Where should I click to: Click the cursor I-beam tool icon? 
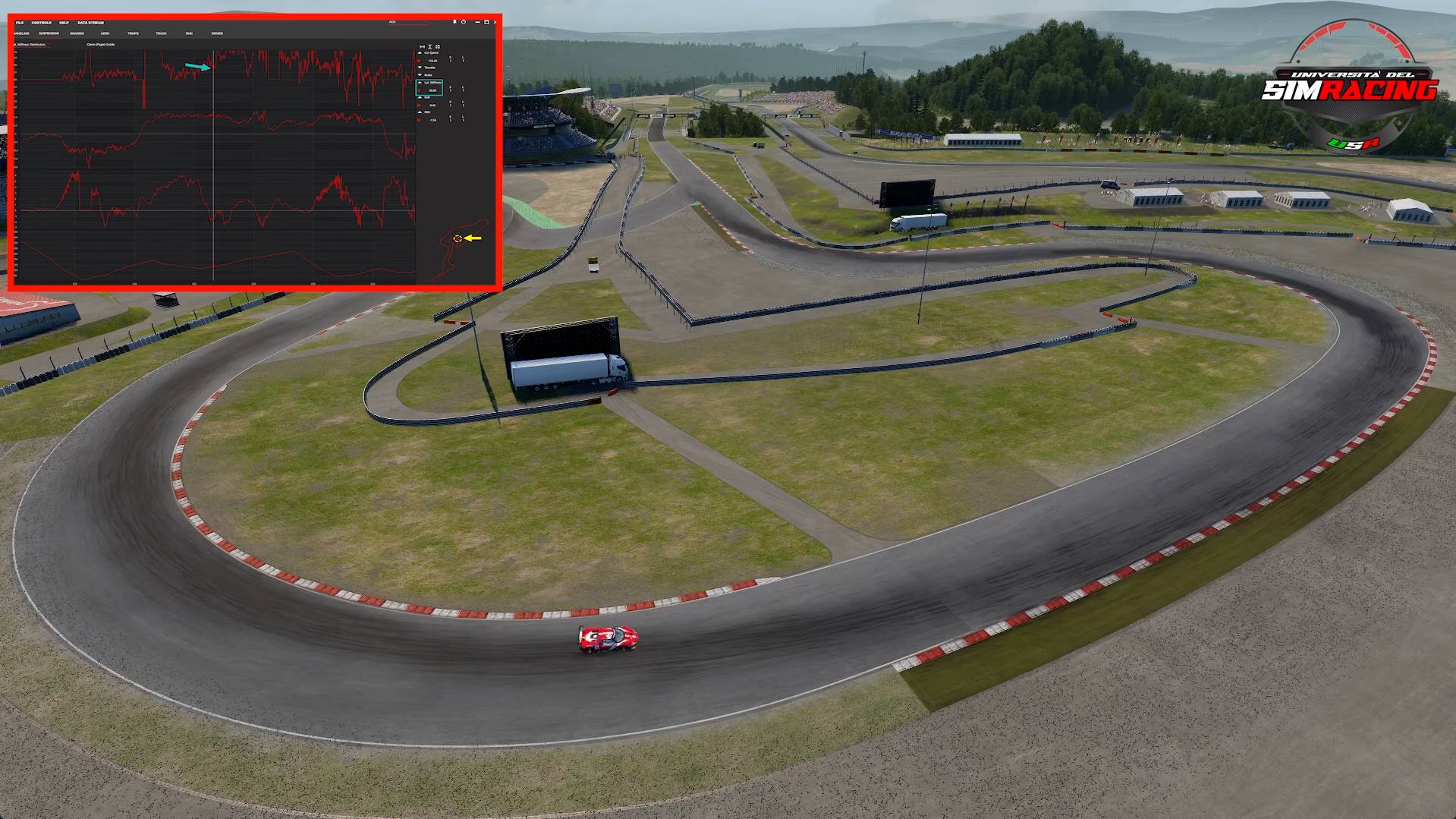point(430,46)
